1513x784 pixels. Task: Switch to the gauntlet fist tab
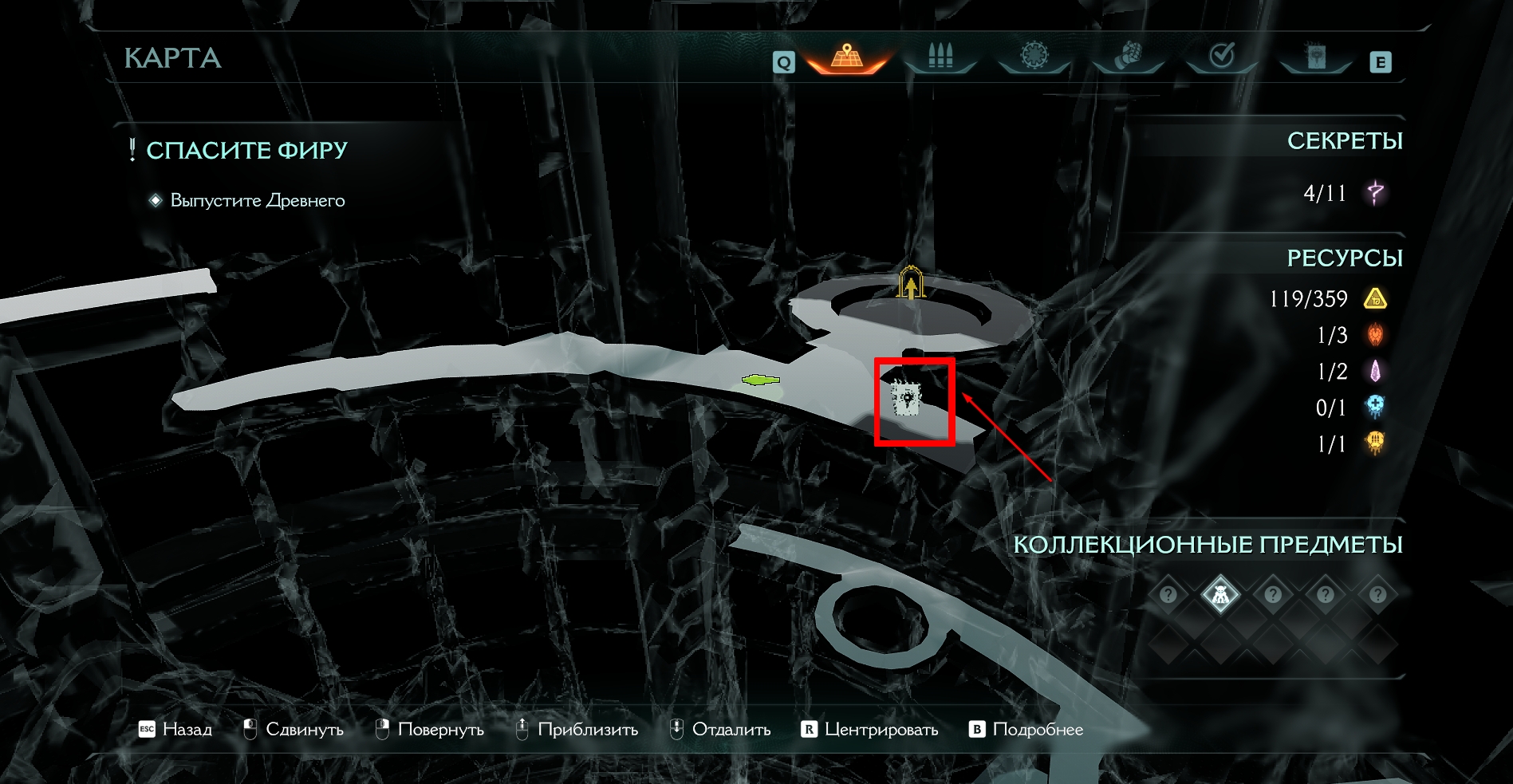tap(1128, 56)
